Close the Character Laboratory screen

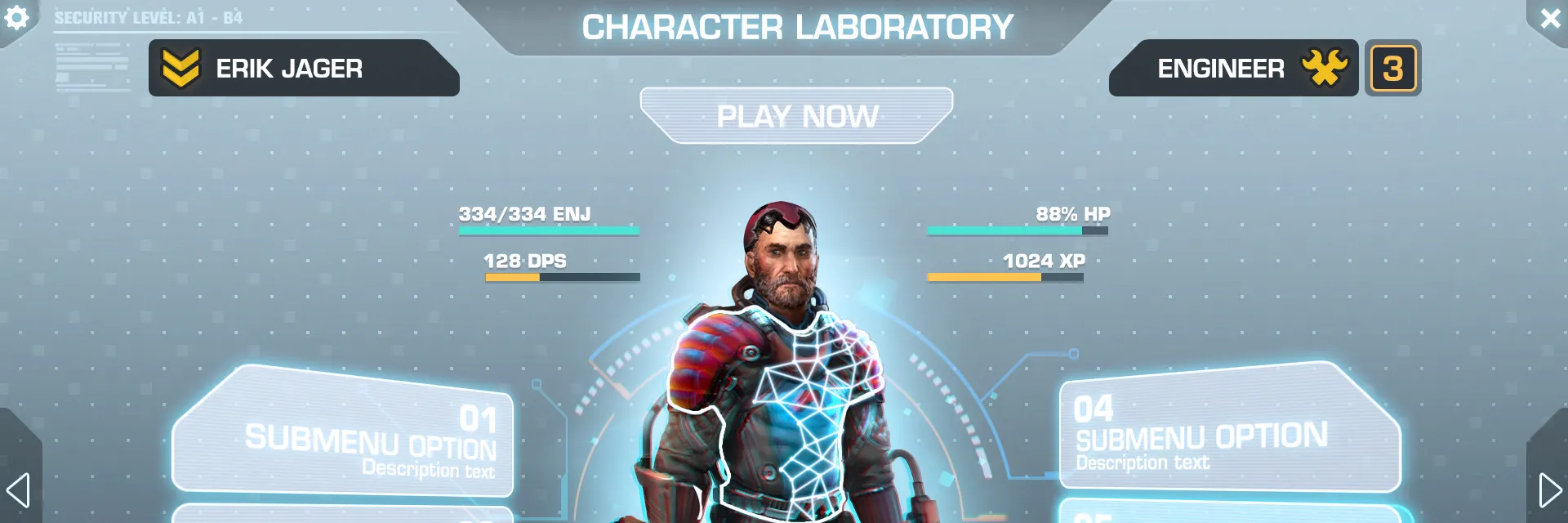1549,18
